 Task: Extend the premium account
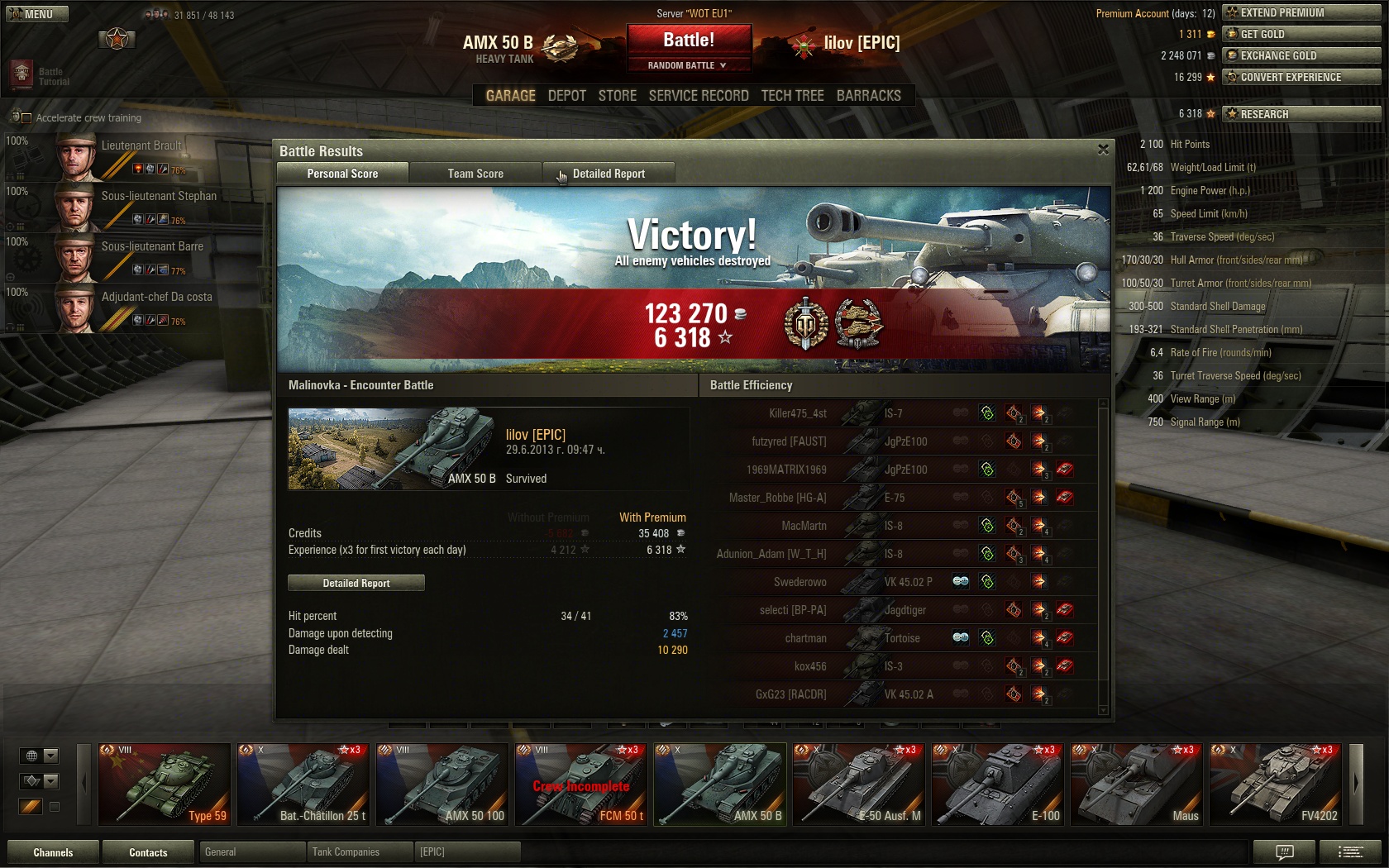(1301, 12)
